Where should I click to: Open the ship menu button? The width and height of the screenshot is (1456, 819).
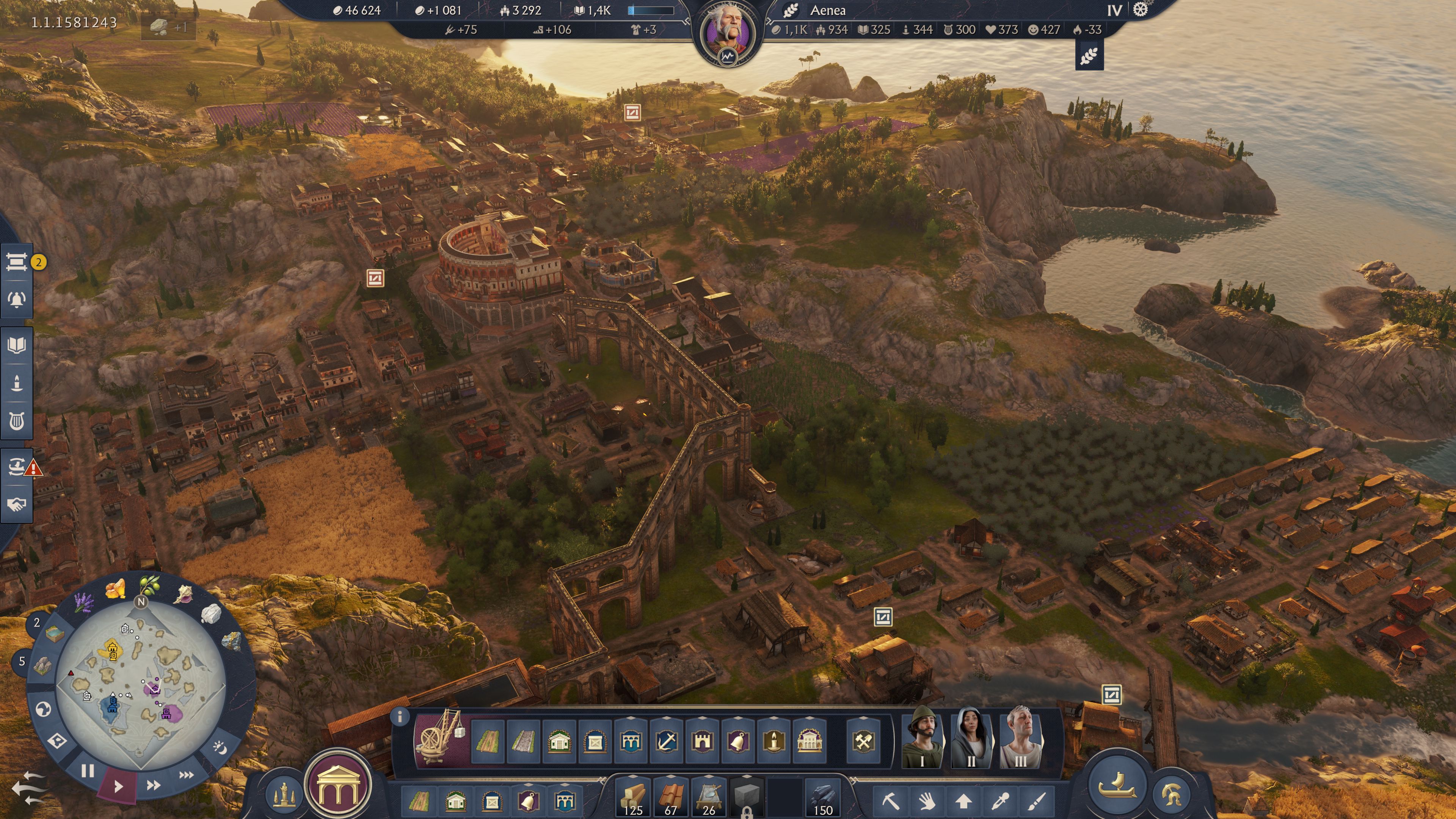click(x=1116, y=784)
